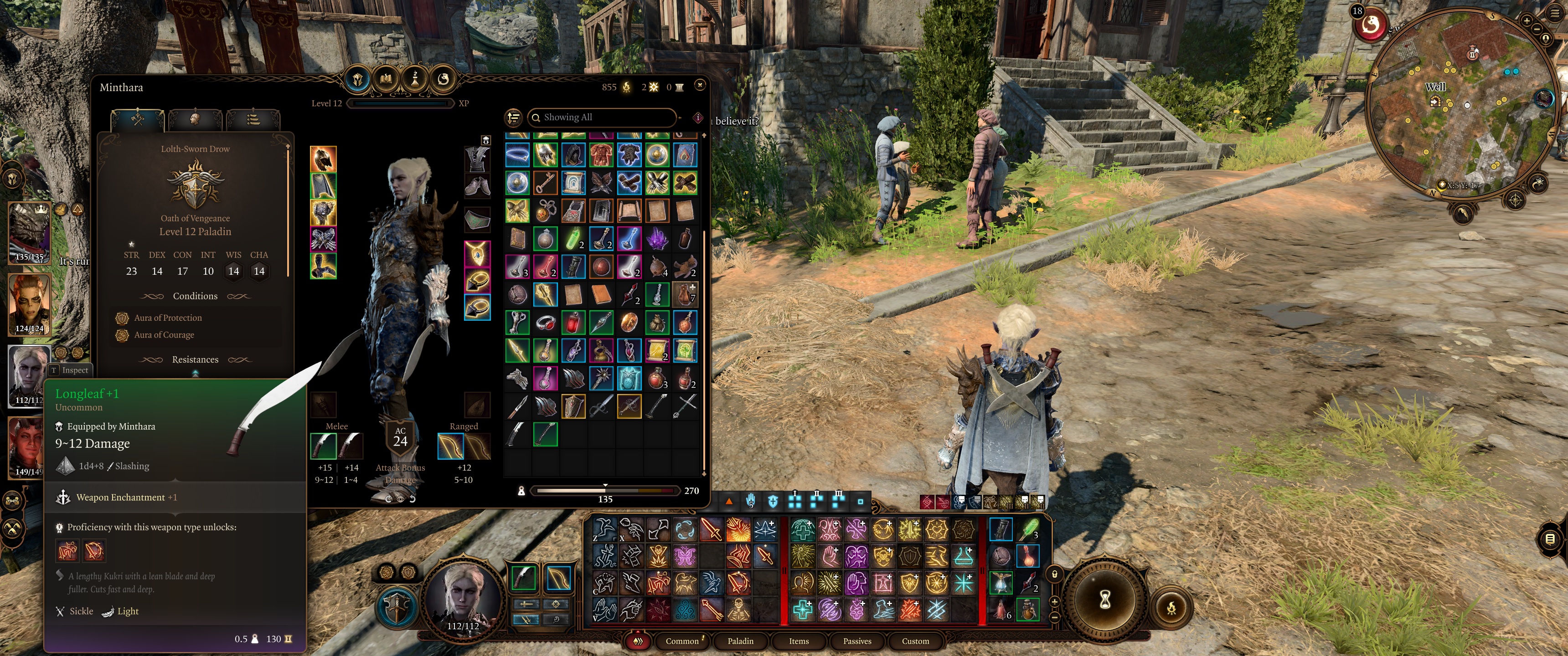The width and height of the screenshot is (1568, 656).
Task: Select the Custom hotbar tab
Action: [915, 641]
